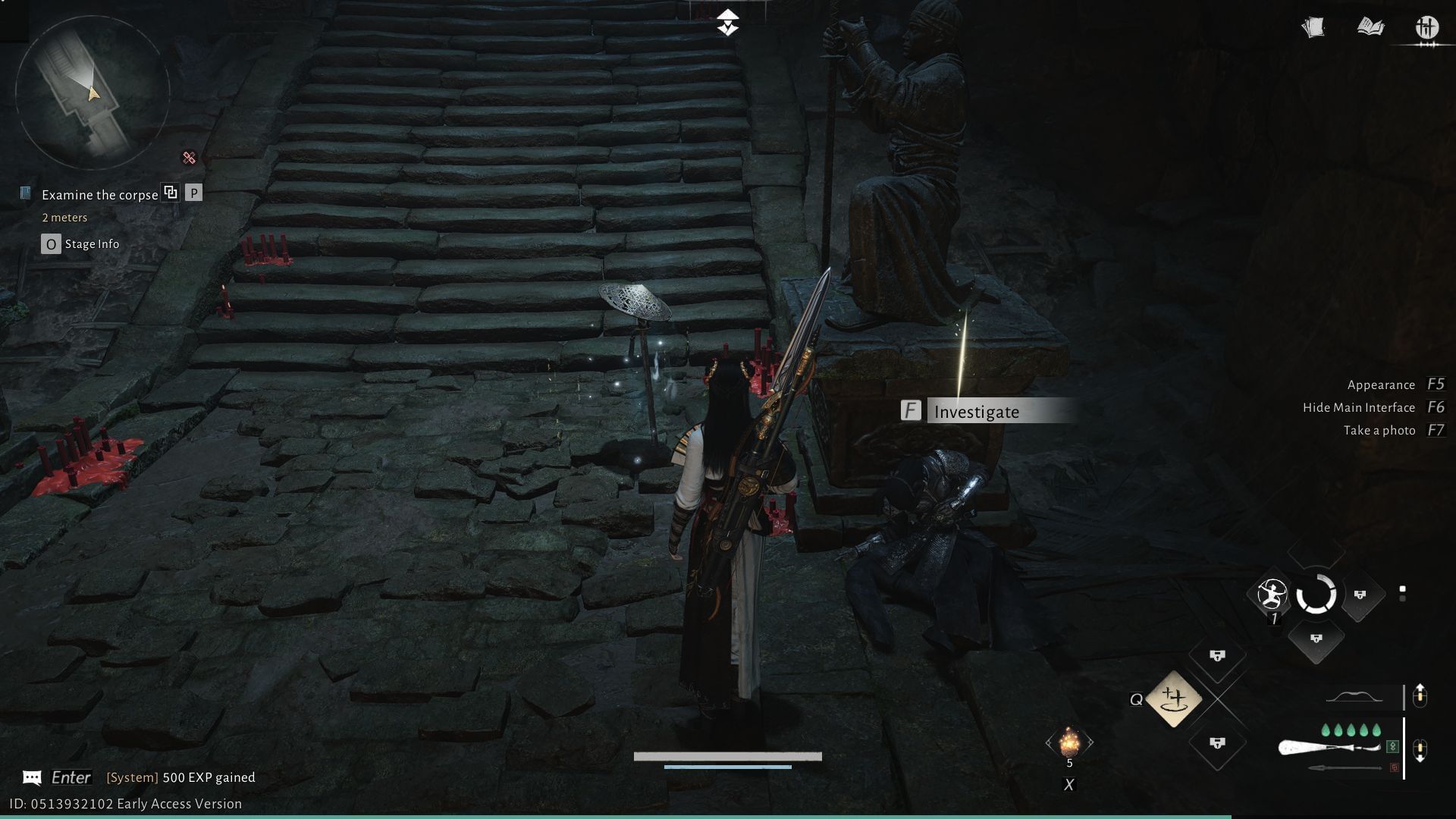Open Stage Info
Image resolution: width=1456 pixels, height=819 pixels.
[x=80, y=243]
